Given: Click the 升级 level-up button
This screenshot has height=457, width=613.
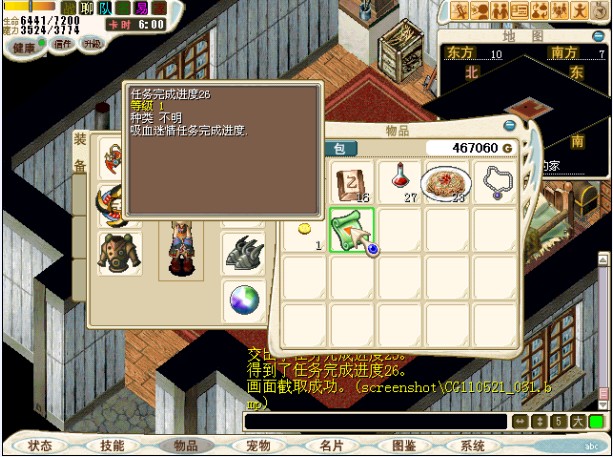Looking at the screenshot, I should (91, 44).
